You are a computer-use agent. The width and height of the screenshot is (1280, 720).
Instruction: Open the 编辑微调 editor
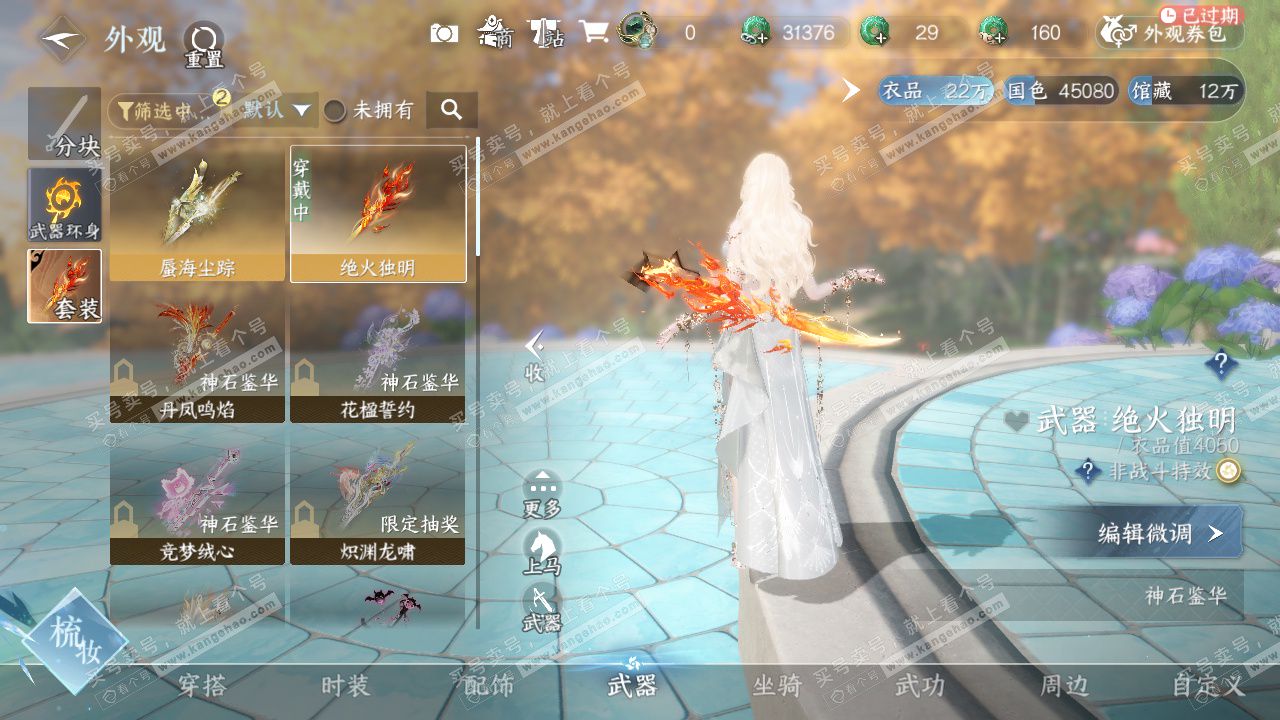click(1158, 533)
